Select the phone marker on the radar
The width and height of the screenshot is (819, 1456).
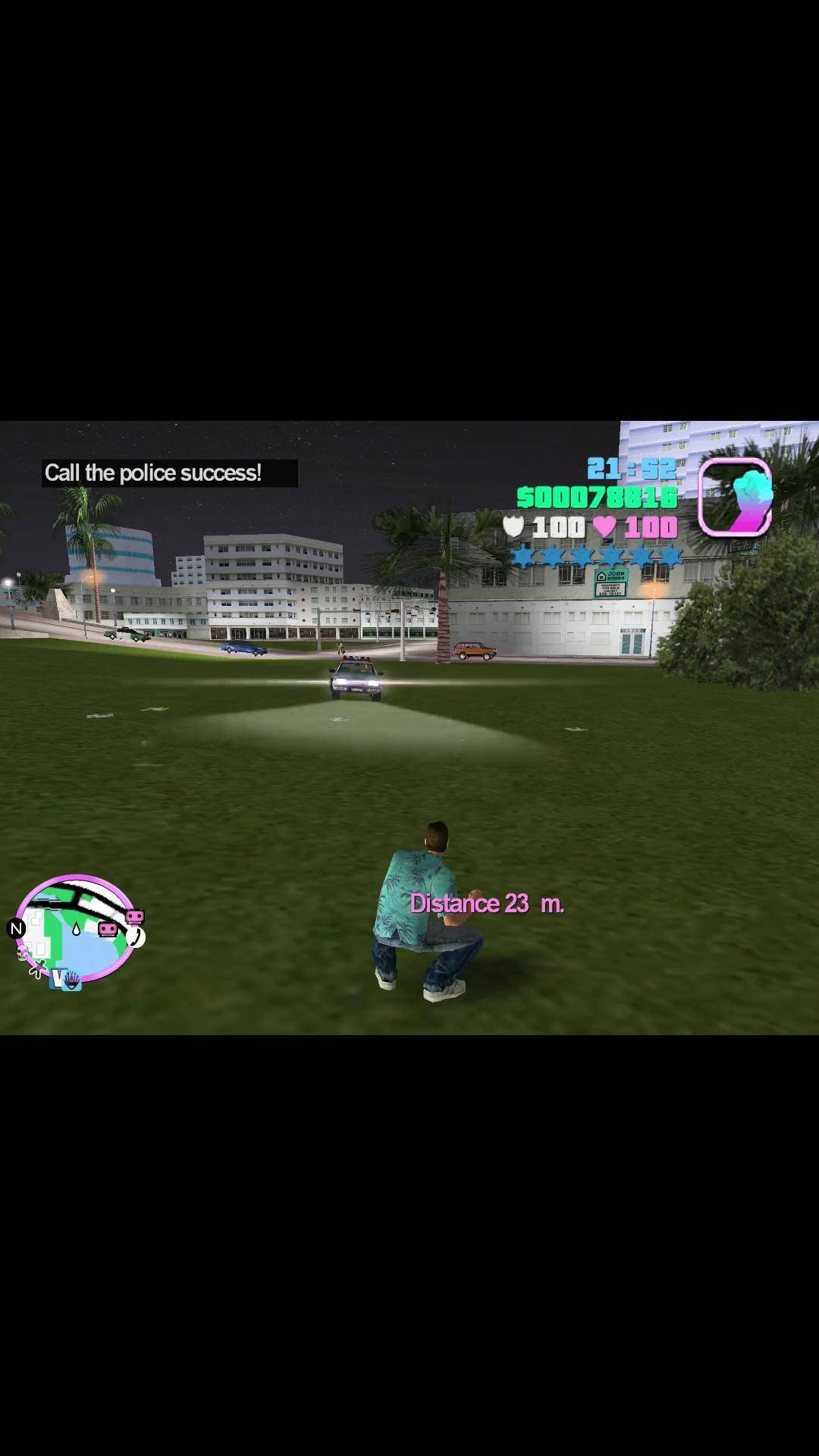(136, 937)
